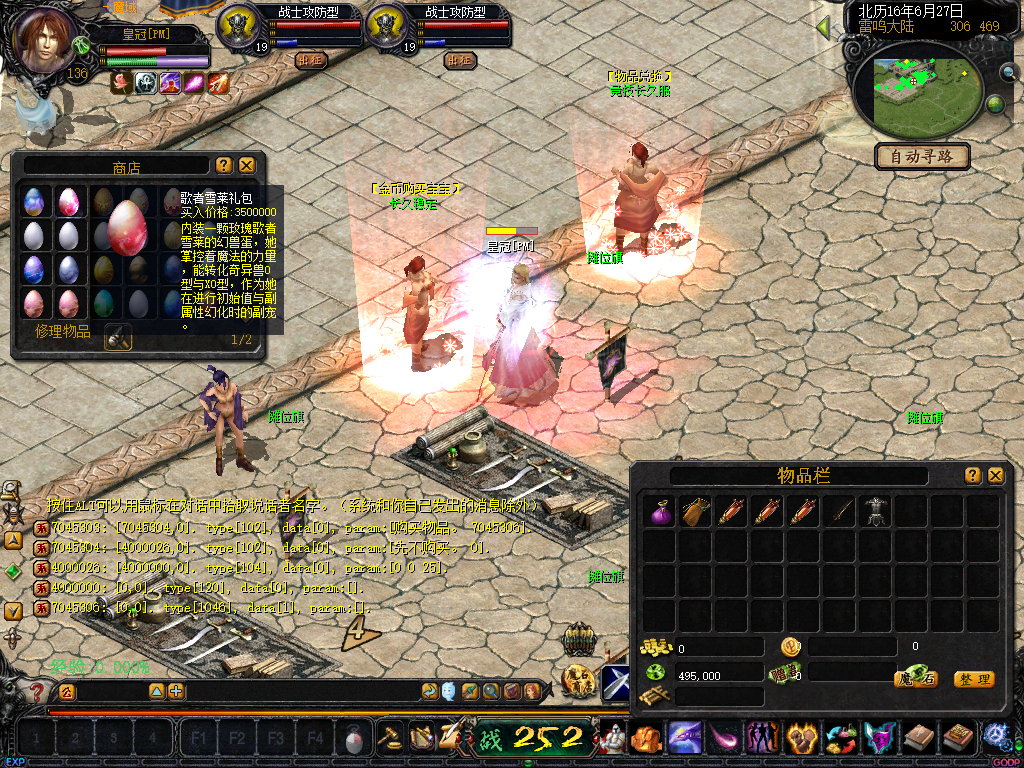Screen dimensions: 1024x768
Task: Select the purple pouch in the inventory
Action: (x=658, y=512)
